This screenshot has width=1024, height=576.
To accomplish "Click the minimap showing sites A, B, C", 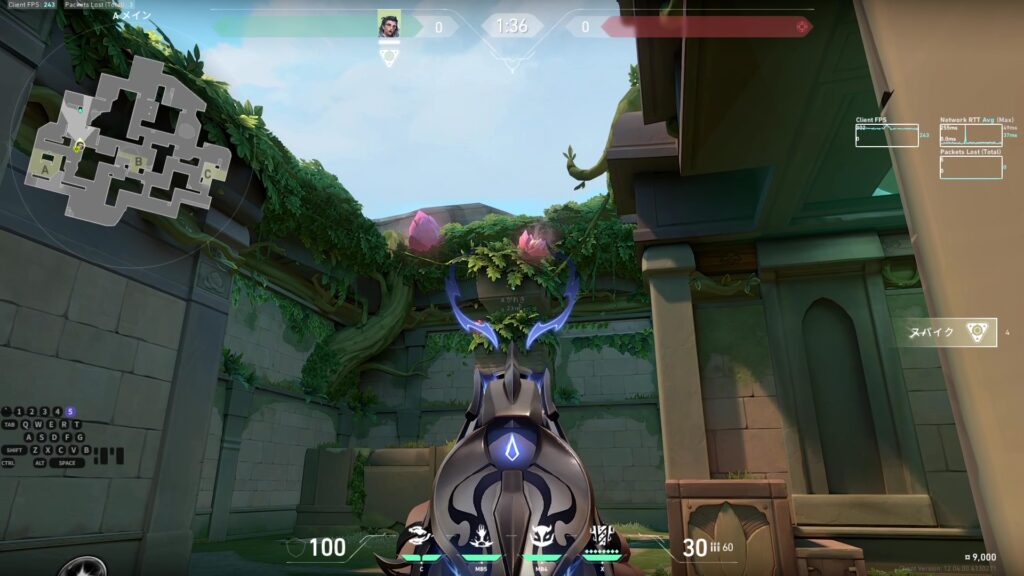I will click(x=128, y=139).
